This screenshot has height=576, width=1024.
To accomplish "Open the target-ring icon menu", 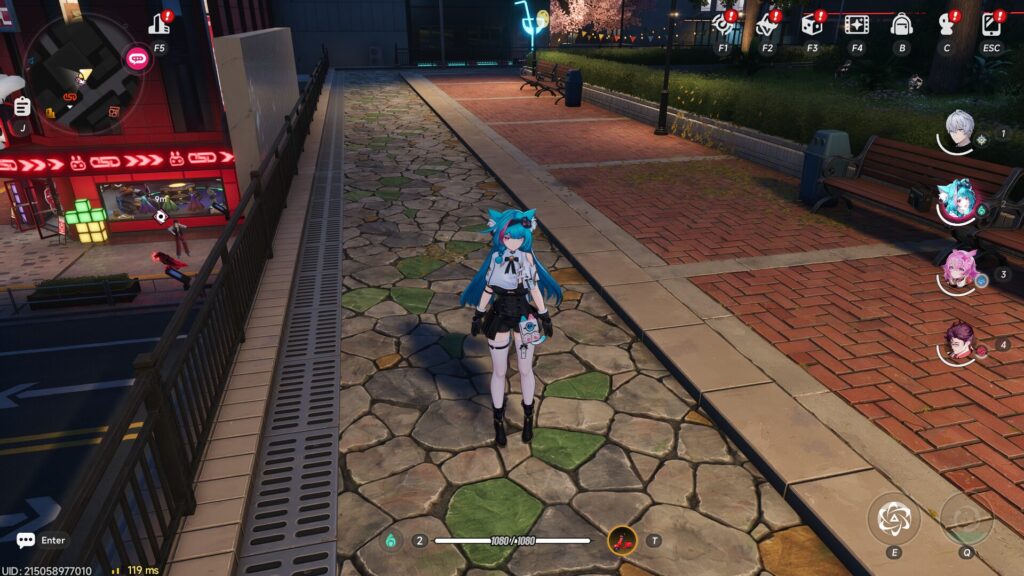I will click(723, 24).
